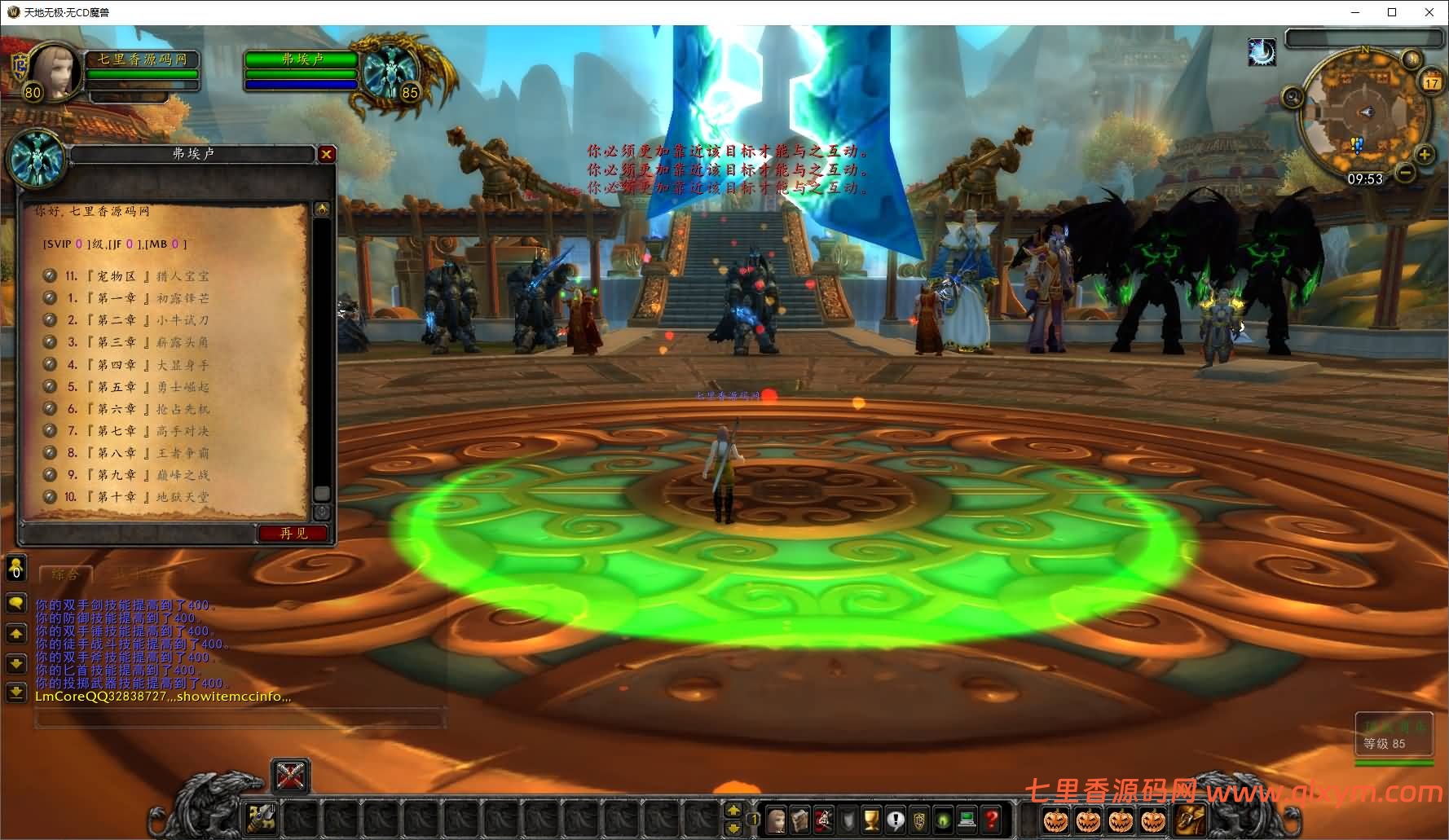1449x840 pixels.
Task: Open achievements via the gold trophy icon
Action: pyautogui.click(x=872, y=818)
